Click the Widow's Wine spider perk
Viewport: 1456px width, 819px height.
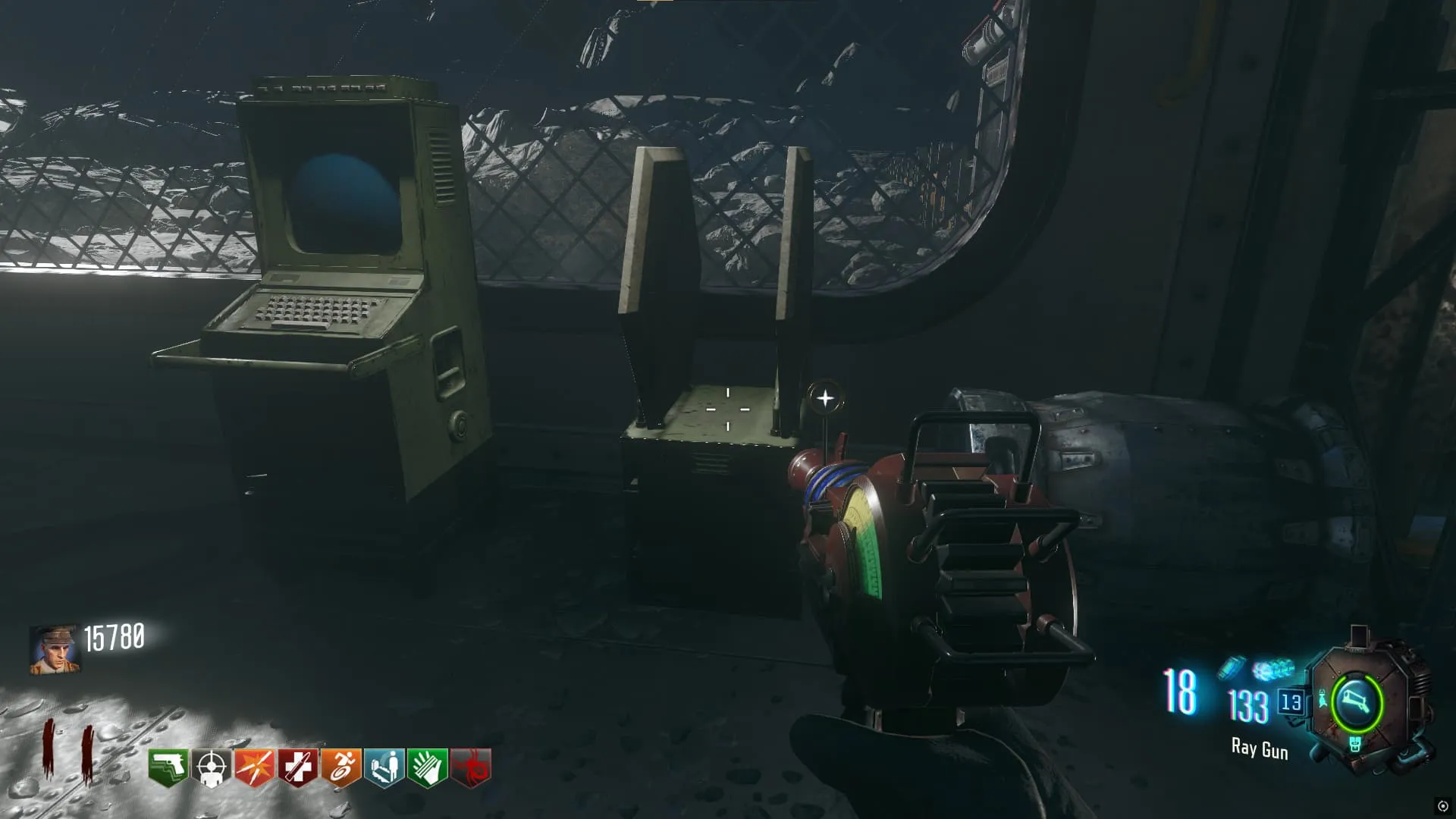coord(471,768)
